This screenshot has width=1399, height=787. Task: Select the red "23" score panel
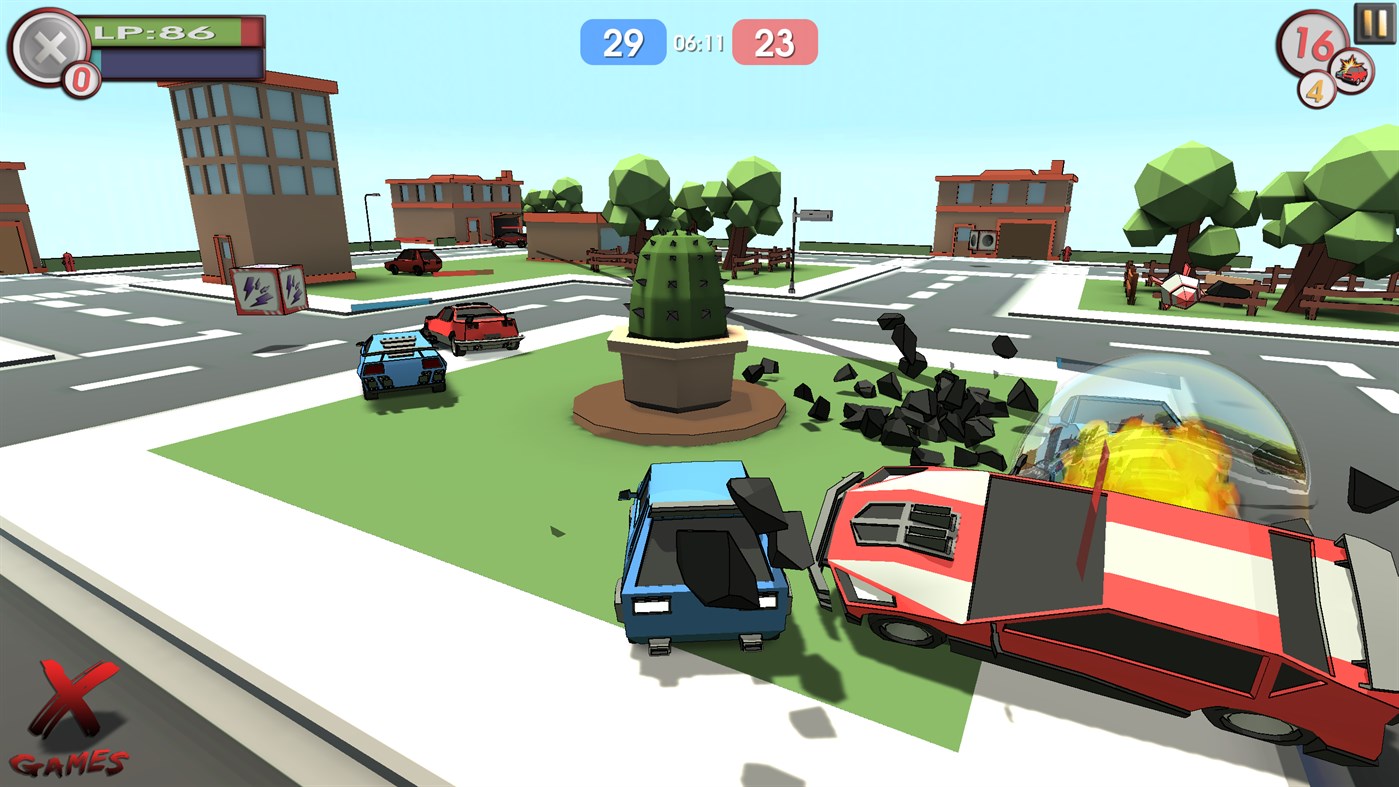click(x=776, y=42)
